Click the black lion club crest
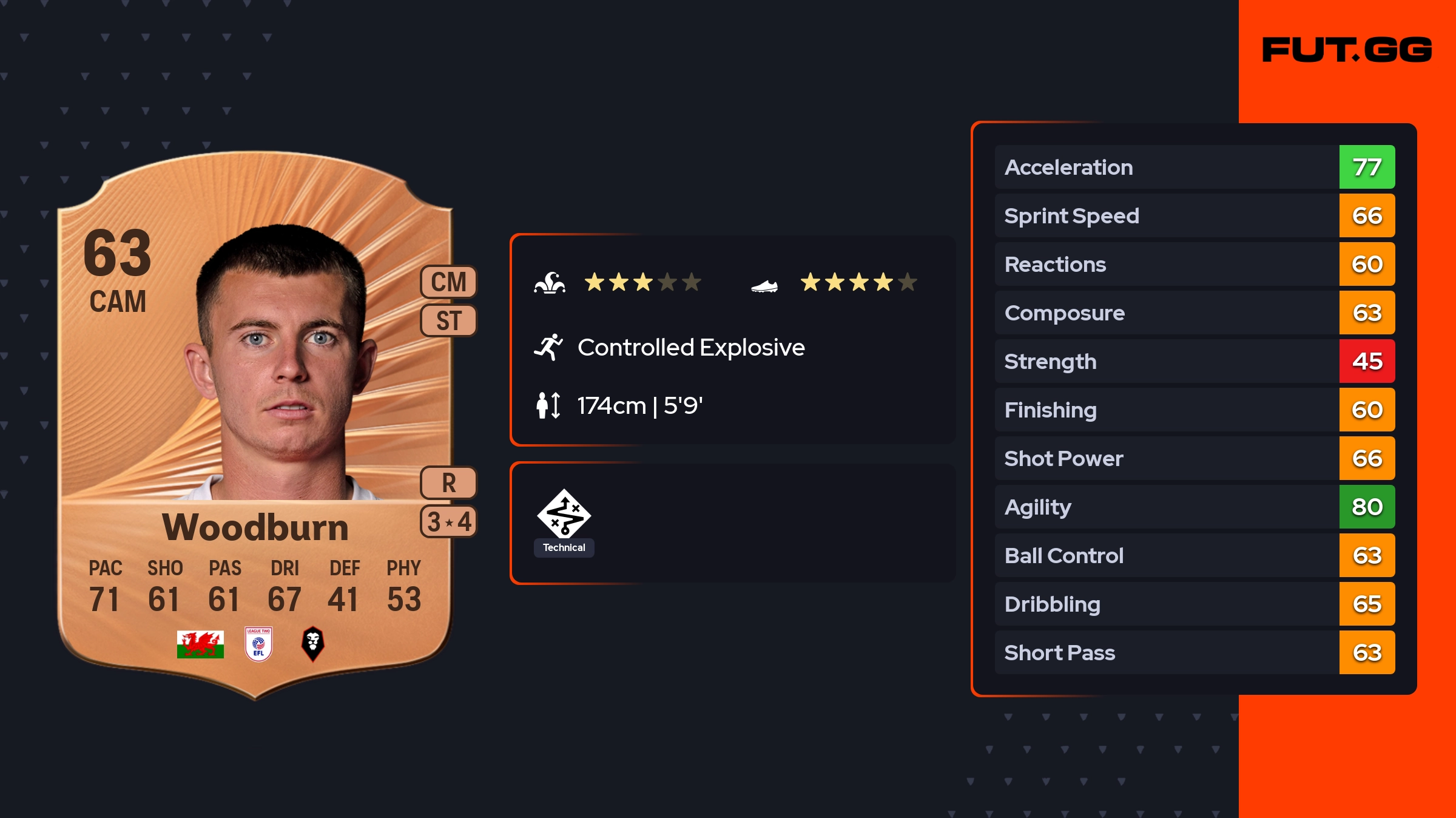The height and width of the screenshot is (818, 1456). click(x=313, y=643)
